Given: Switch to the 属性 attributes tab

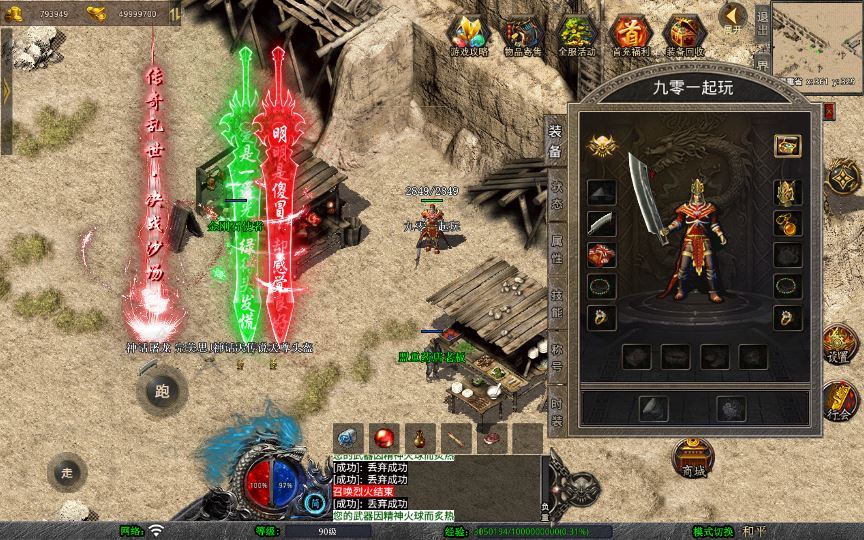Looking at the screenshot, I should pyautogui.click(x=556, y=251).
